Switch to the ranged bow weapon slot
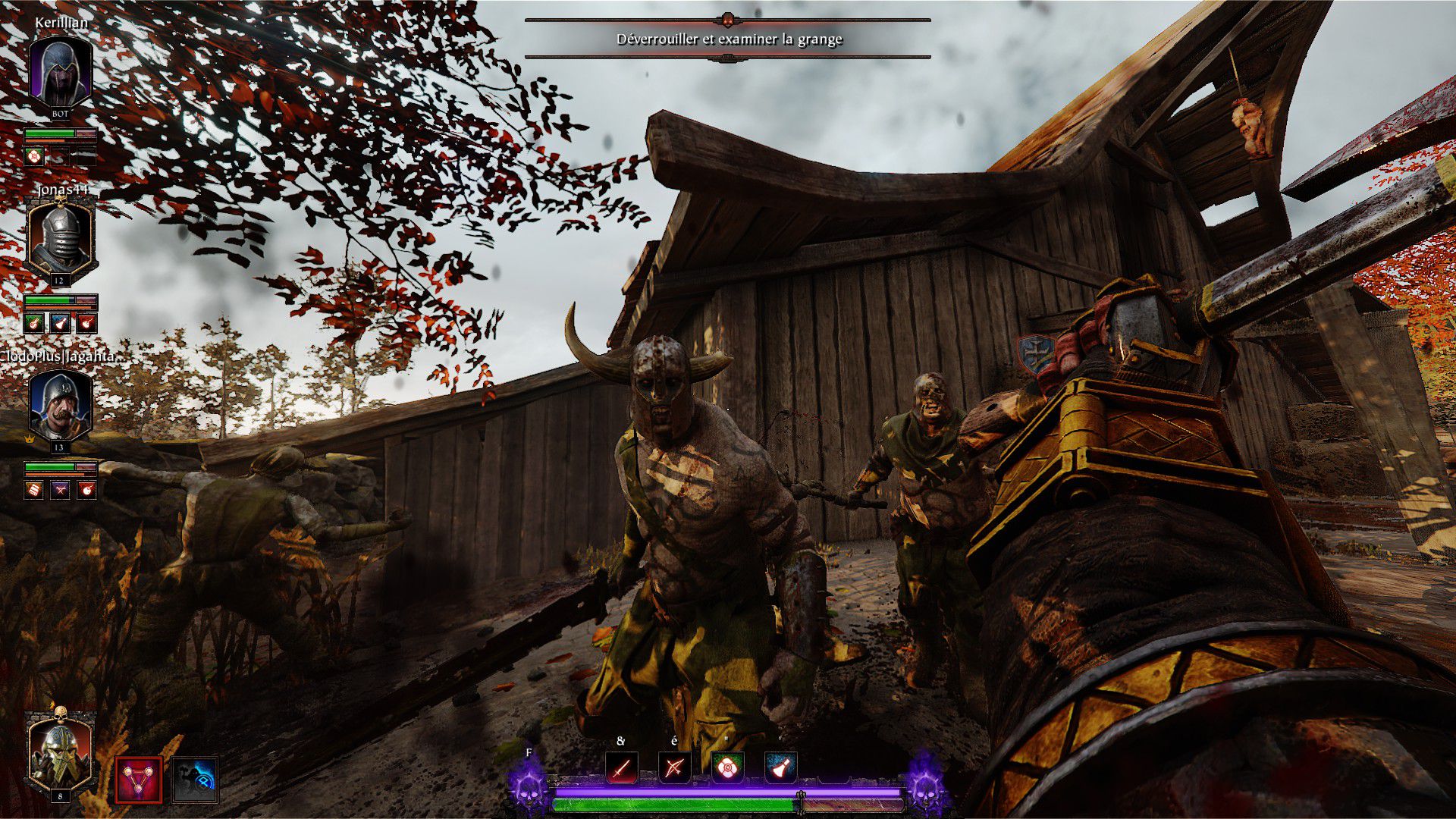This screenshot has width=1456, height=819. (674, 769)
